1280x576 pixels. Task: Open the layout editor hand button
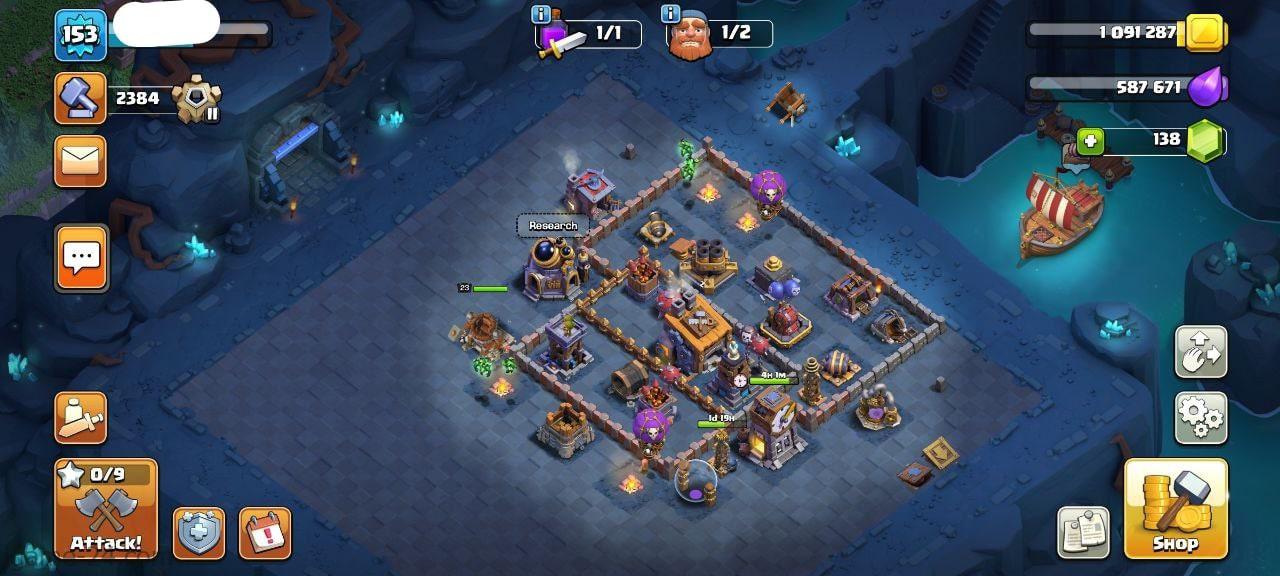pos(1200,352)
